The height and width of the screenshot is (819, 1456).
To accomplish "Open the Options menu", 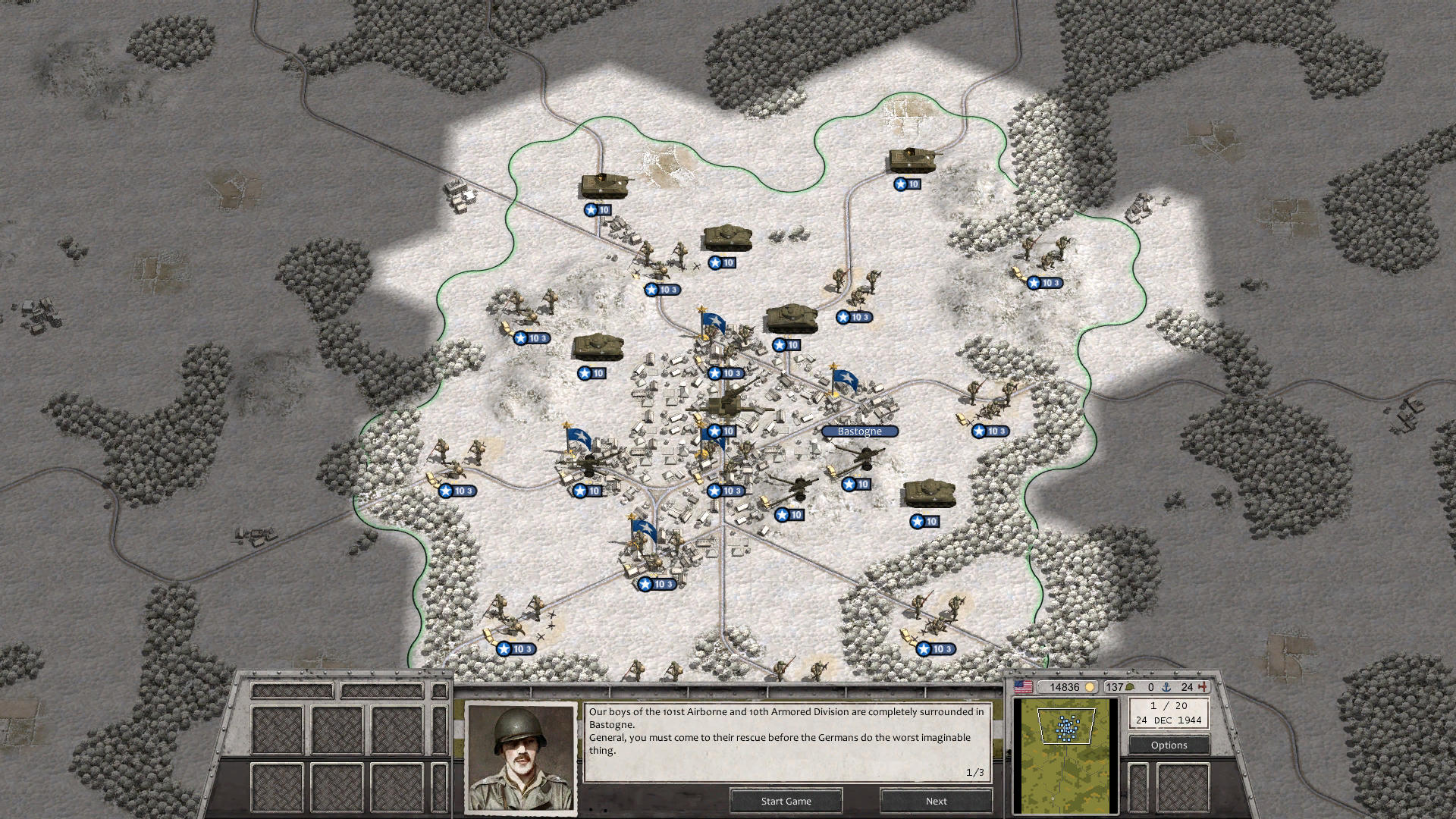I will pos(1168,745).
